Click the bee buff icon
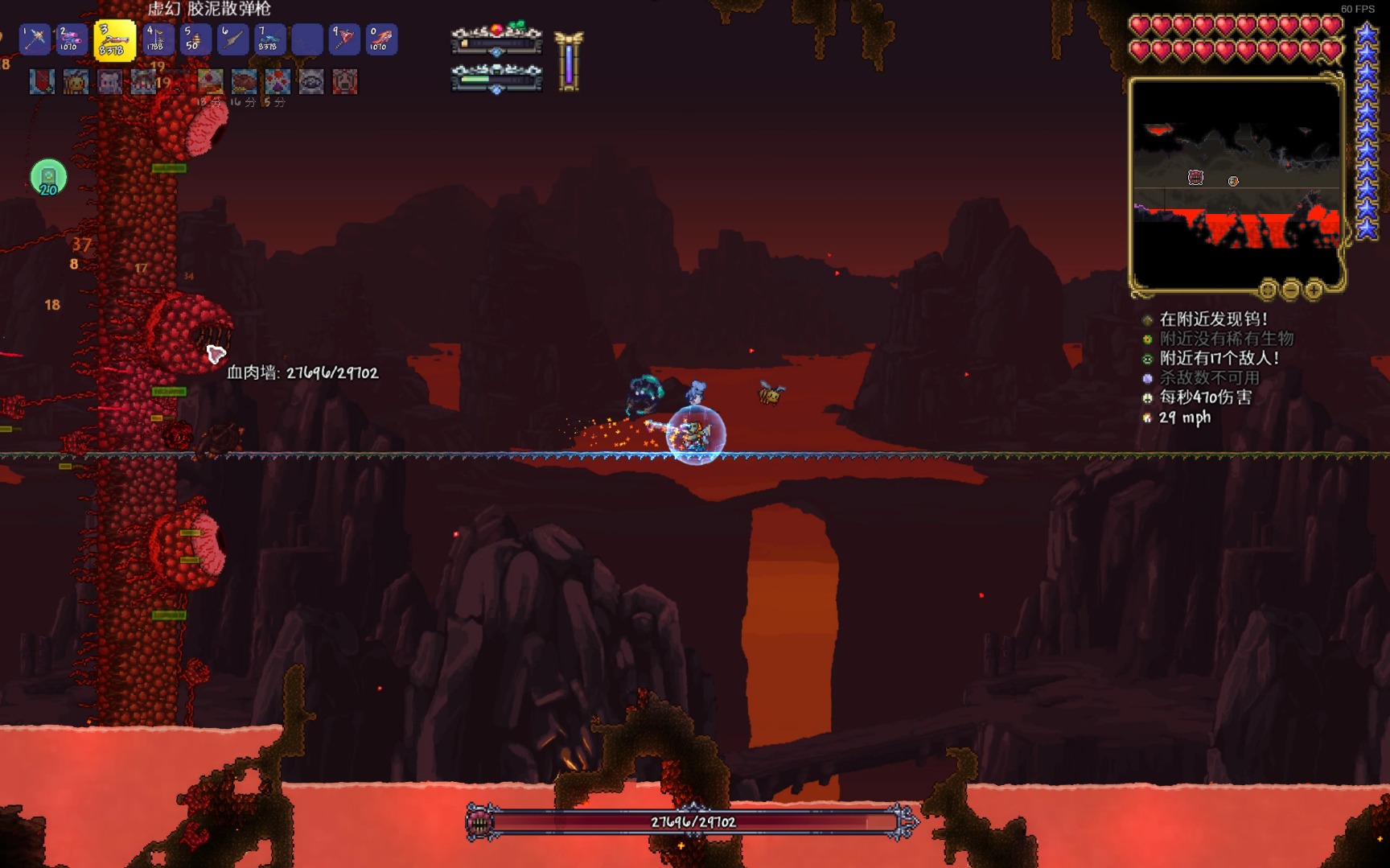Viewport: 1390px width, 868px height. (x=76, y=81)
